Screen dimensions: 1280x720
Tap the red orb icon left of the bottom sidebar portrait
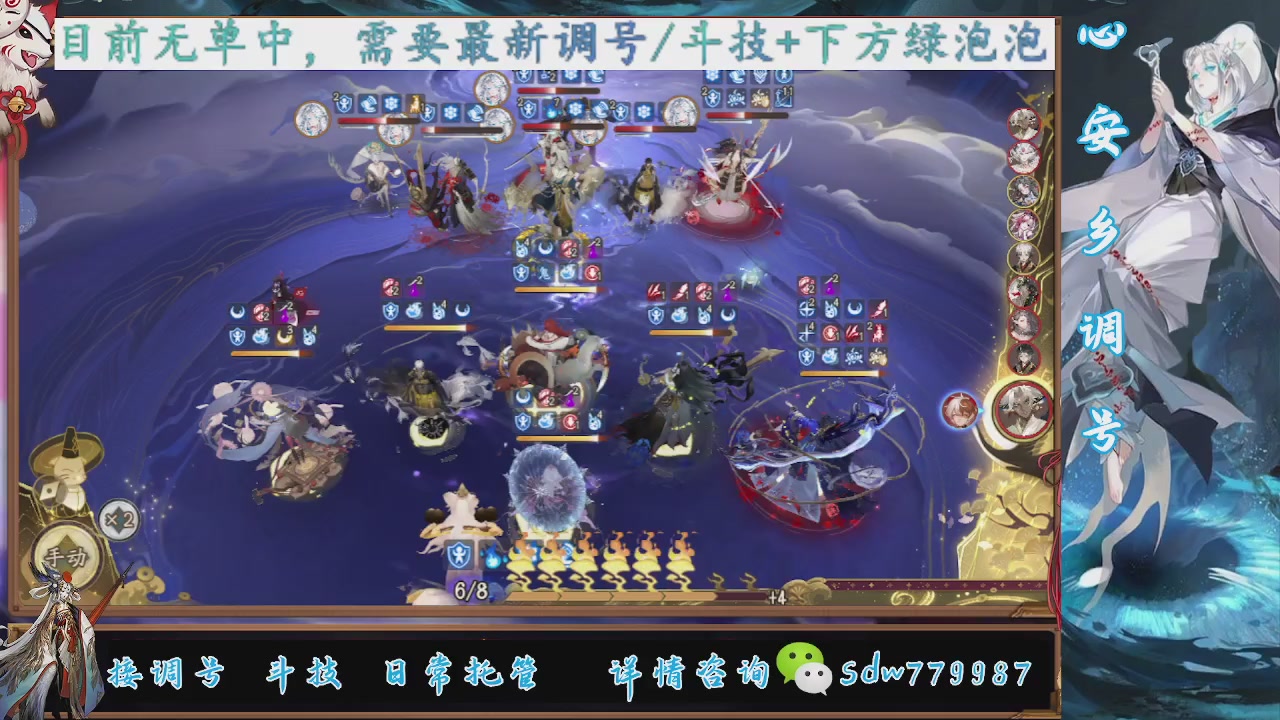962,412
